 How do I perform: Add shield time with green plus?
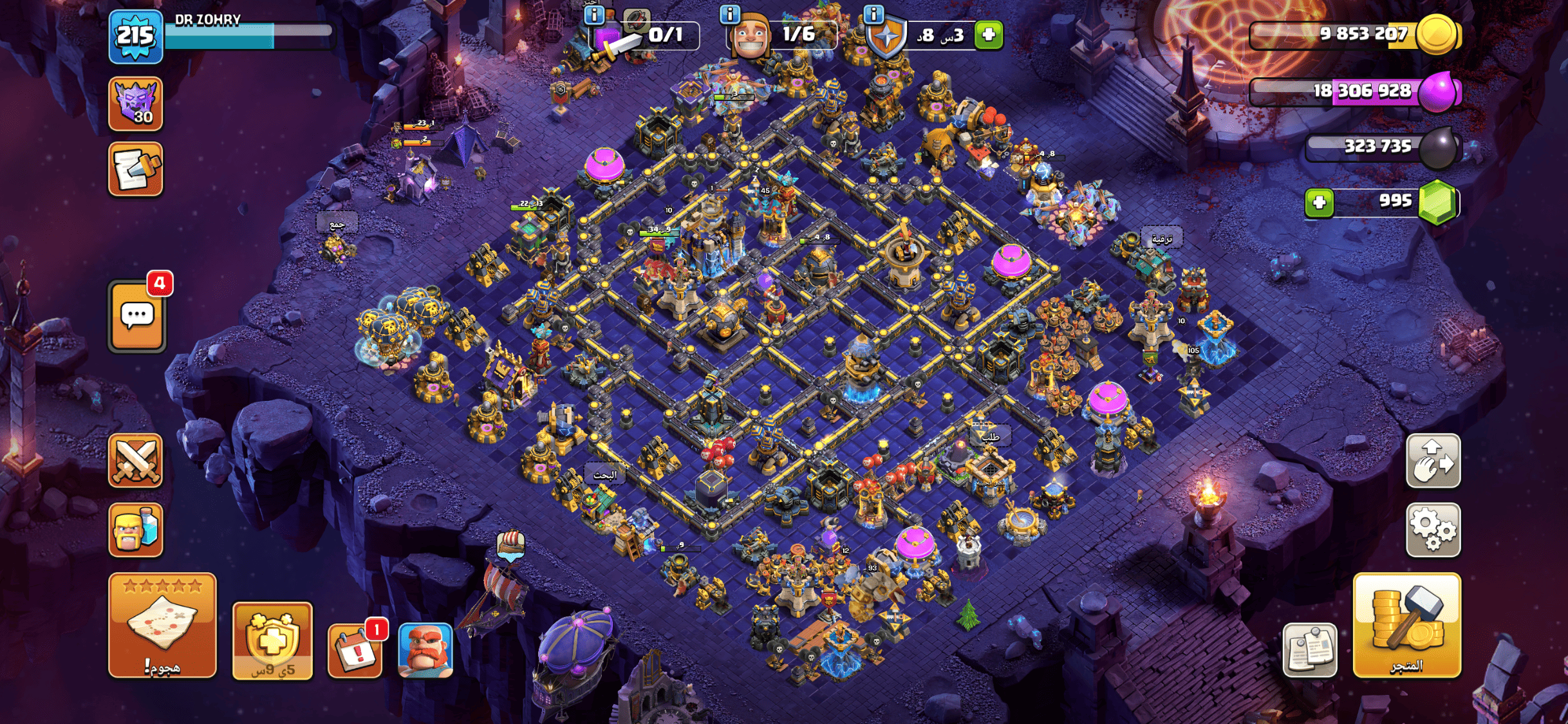(x=989, y=35)
